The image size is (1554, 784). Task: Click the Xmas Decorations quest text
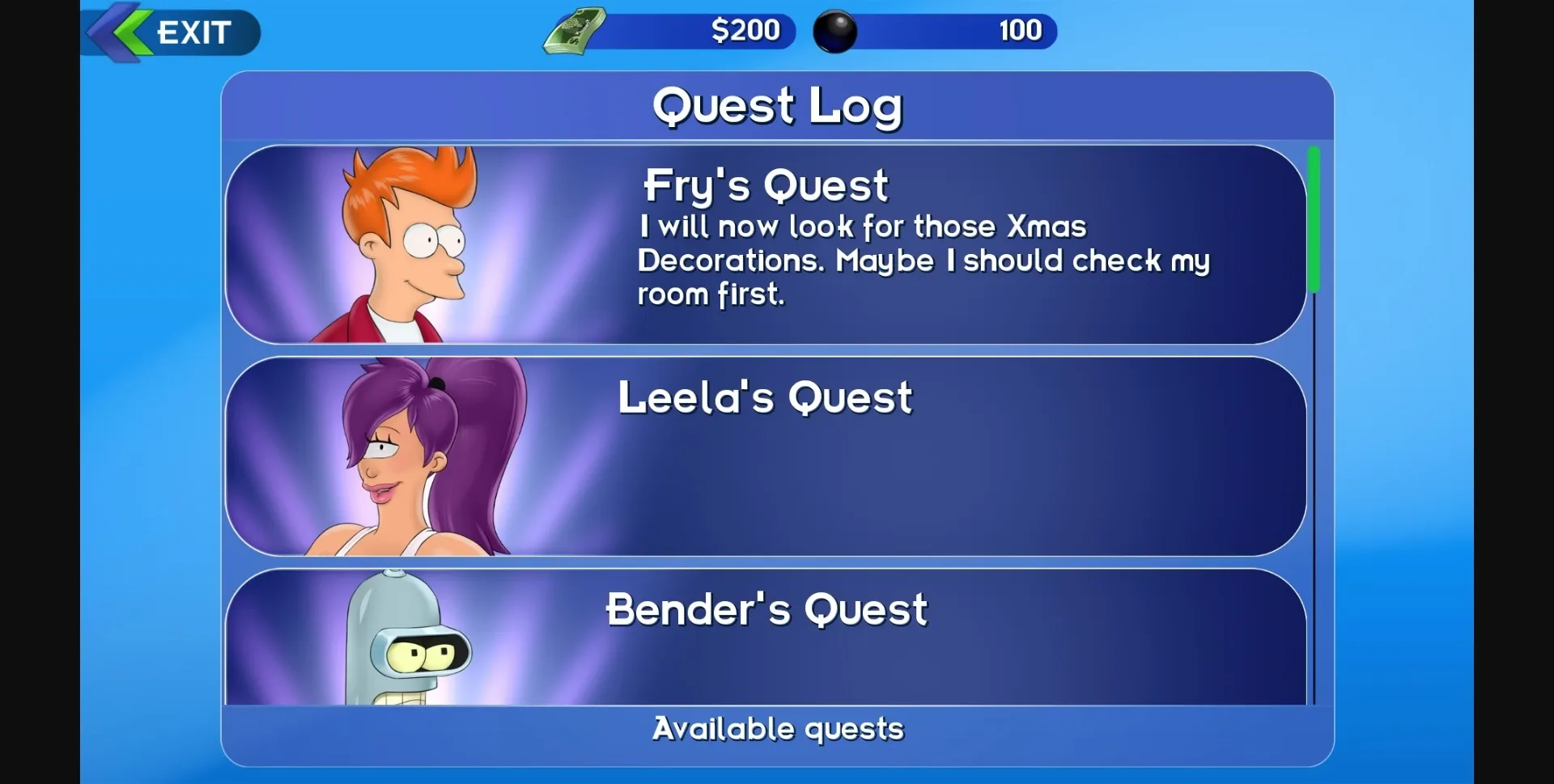pos(923,261)
